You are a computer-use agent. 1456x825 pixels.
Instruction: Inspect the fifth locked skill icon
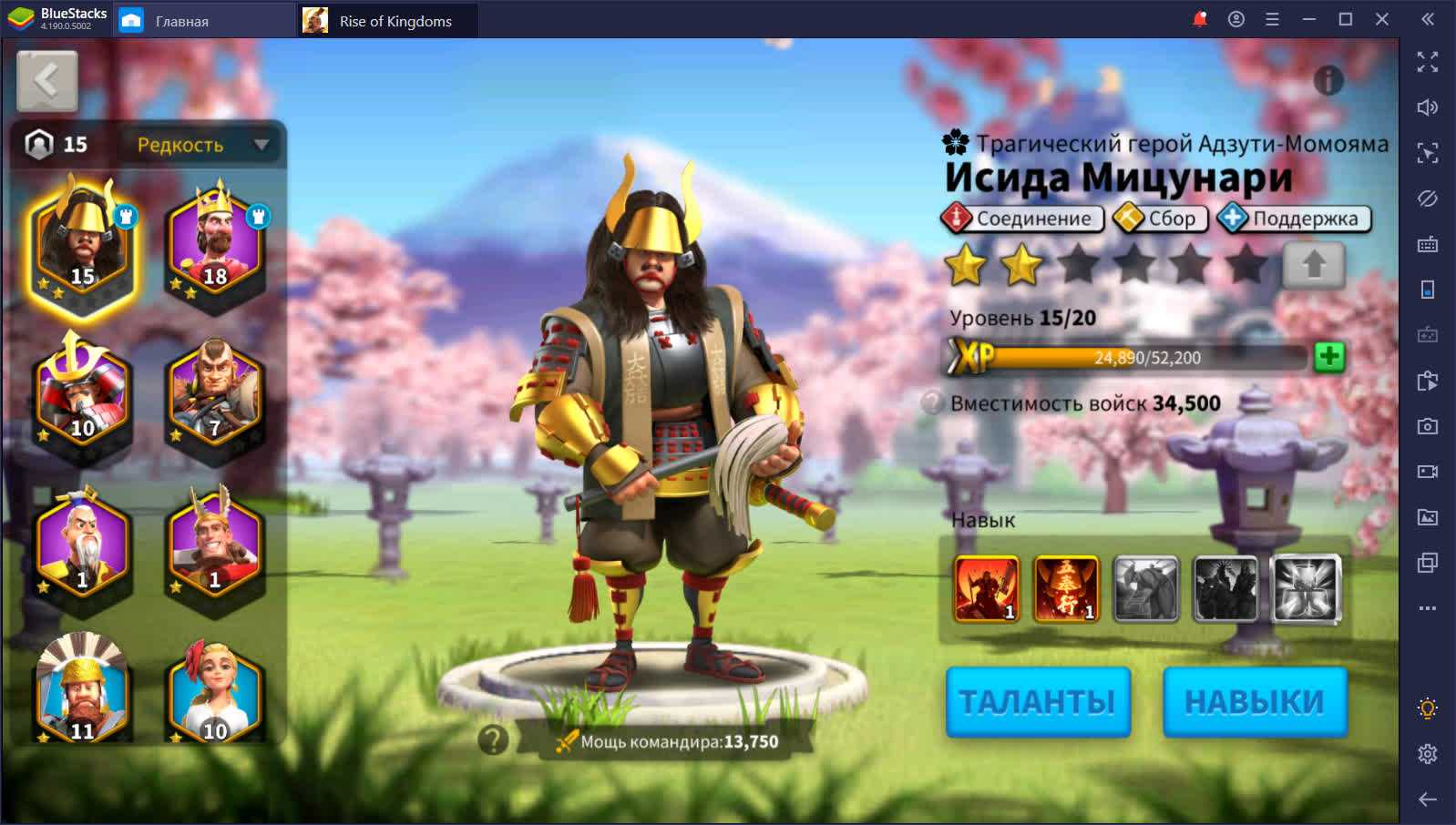[1306, 589]
